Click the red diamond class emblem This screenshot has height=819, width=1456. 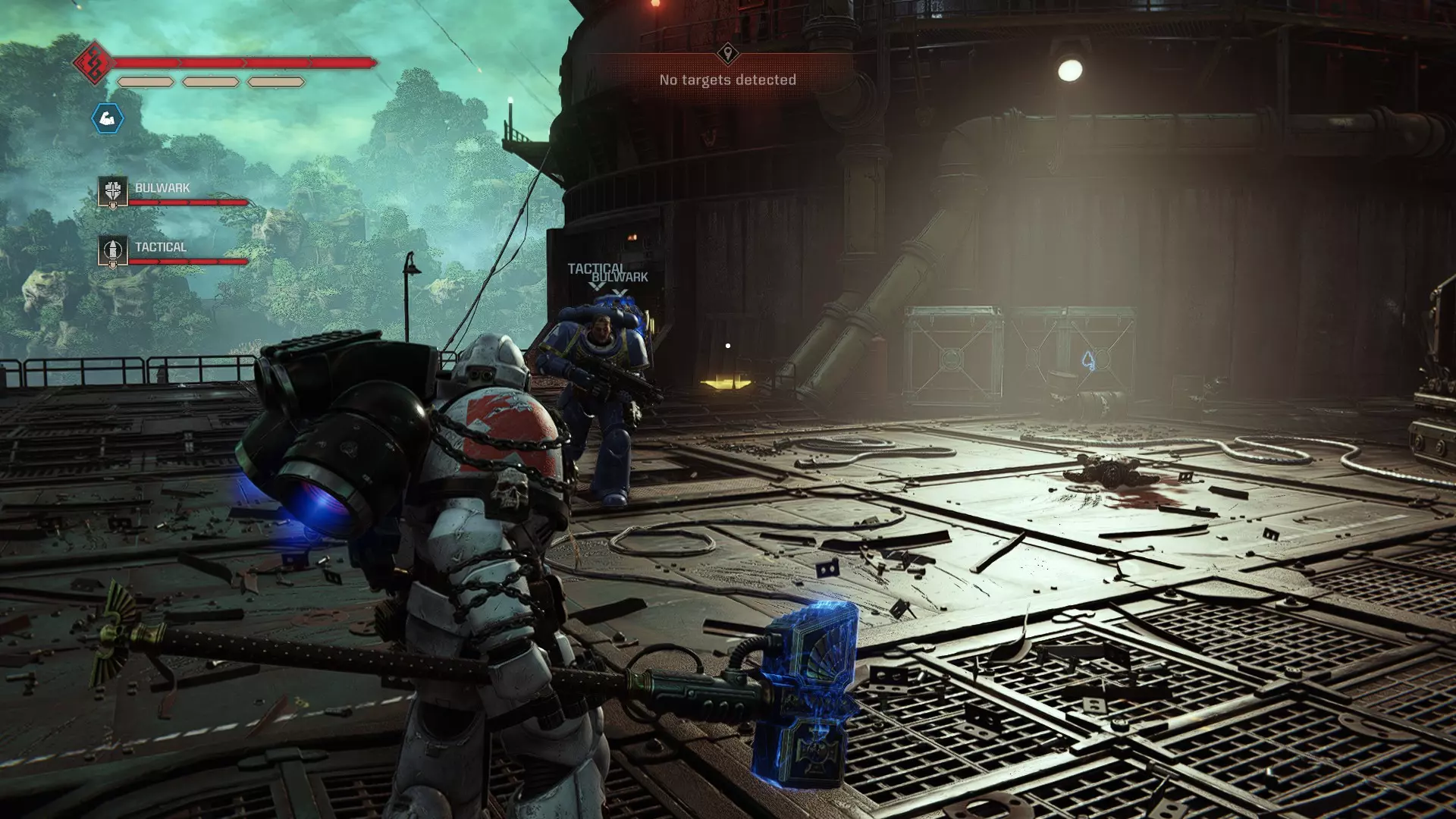click(x=93, y=63)
